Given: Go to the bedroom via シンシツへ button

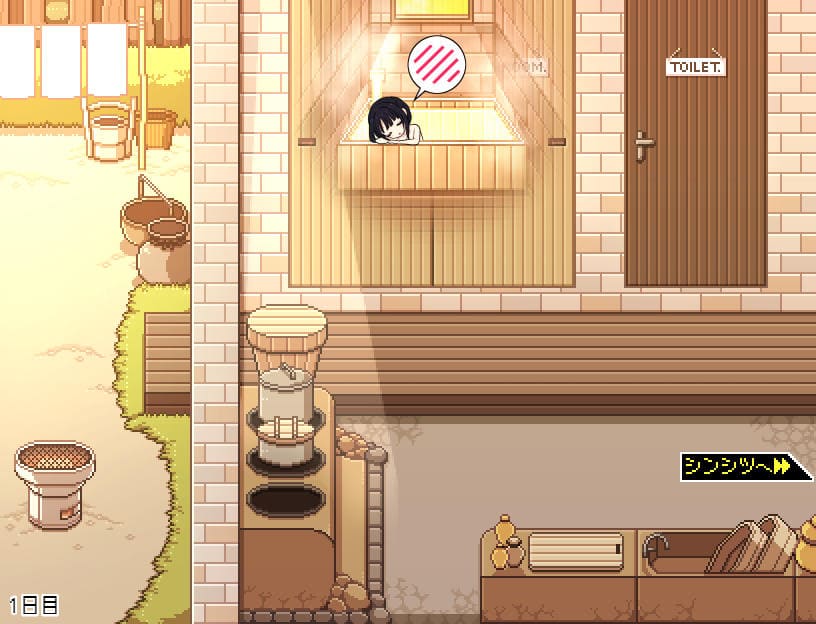Looking at the screenshot, I should pyautogui.click(x=743, y=466).
